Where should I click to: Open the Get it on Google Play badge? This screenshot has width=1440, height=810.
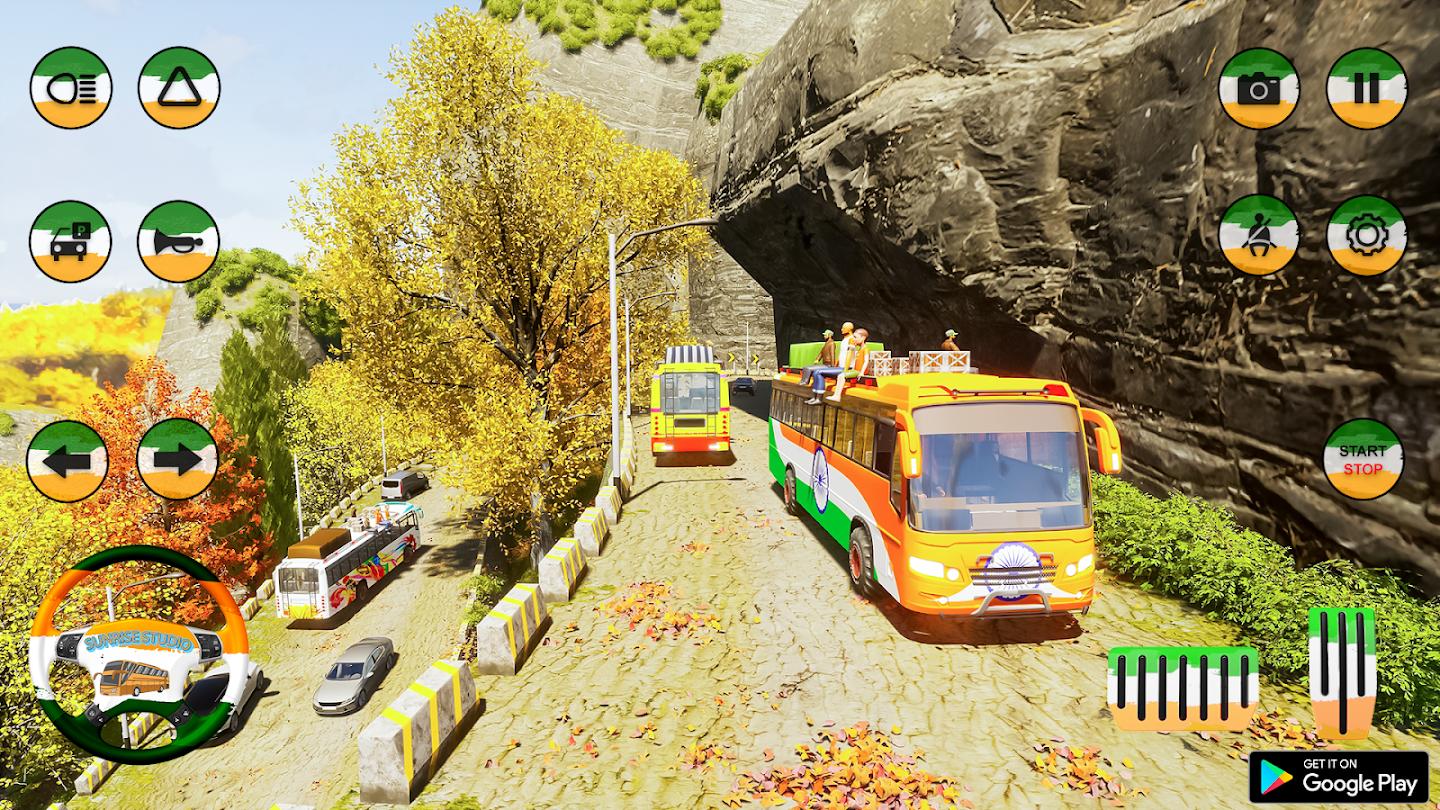pos(1338,777)
